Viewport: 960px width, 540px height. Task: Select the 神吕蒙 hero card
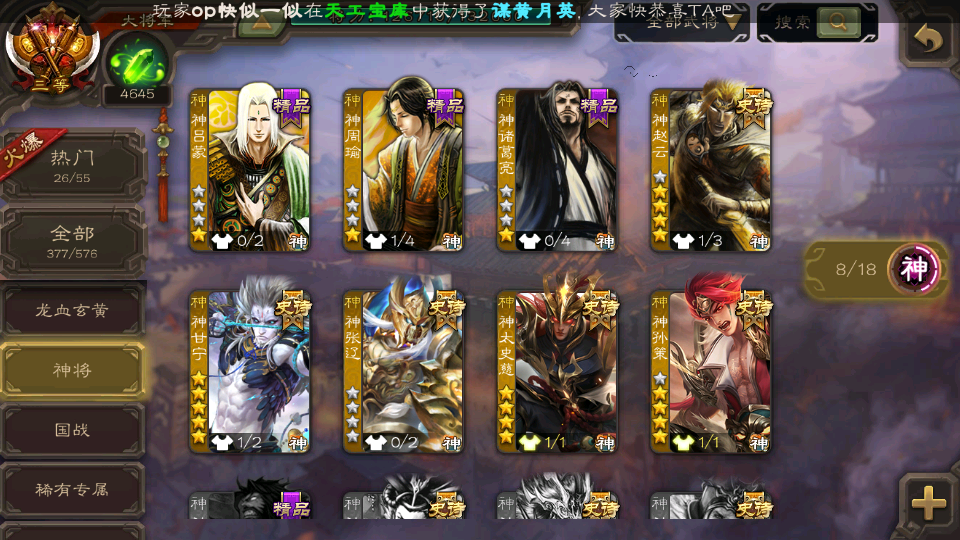coord(250,168)
